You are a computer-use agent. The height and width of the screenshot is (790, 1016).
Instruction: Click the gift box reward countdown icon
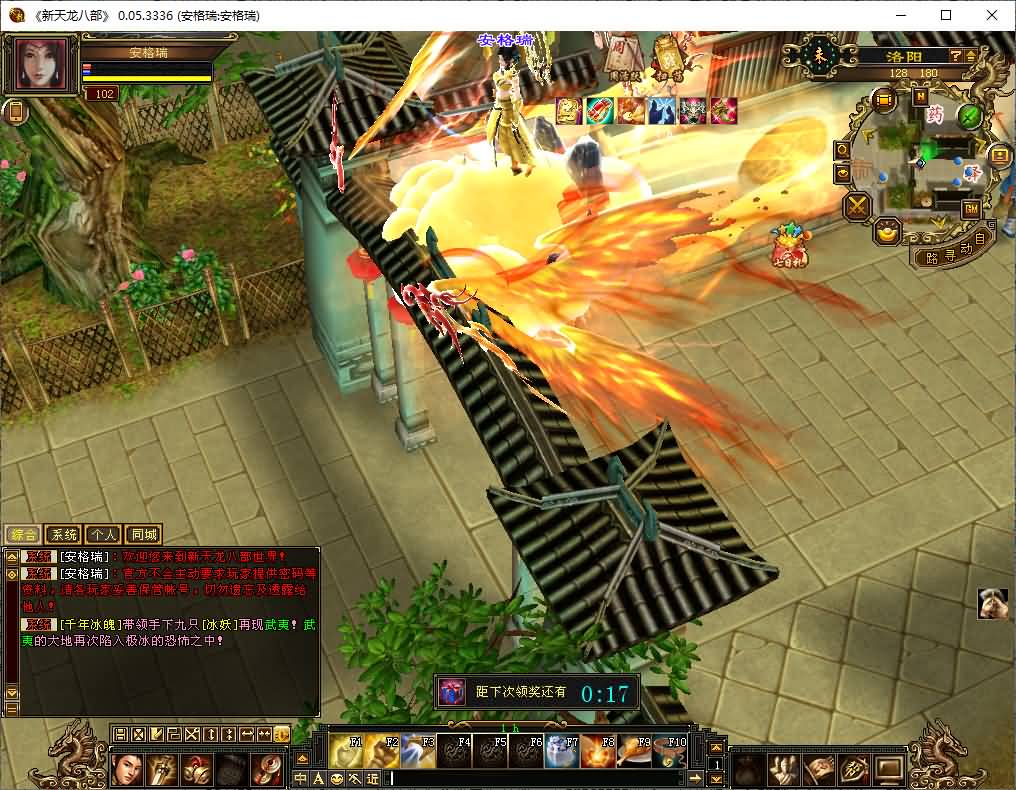point(452,691)
